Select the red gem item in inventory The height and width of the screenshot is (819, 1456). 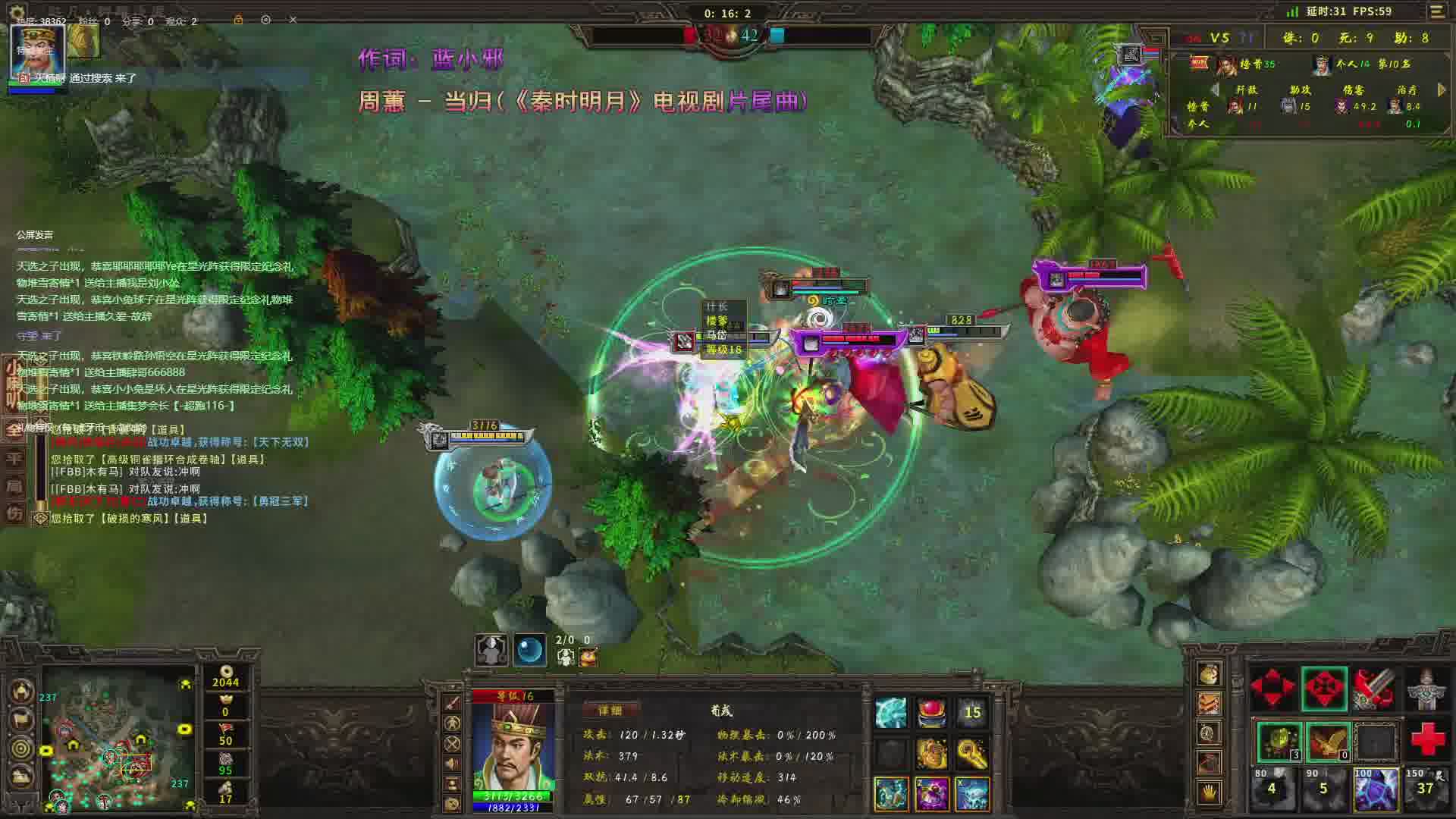pyautogui.click(x=931, y=713)
